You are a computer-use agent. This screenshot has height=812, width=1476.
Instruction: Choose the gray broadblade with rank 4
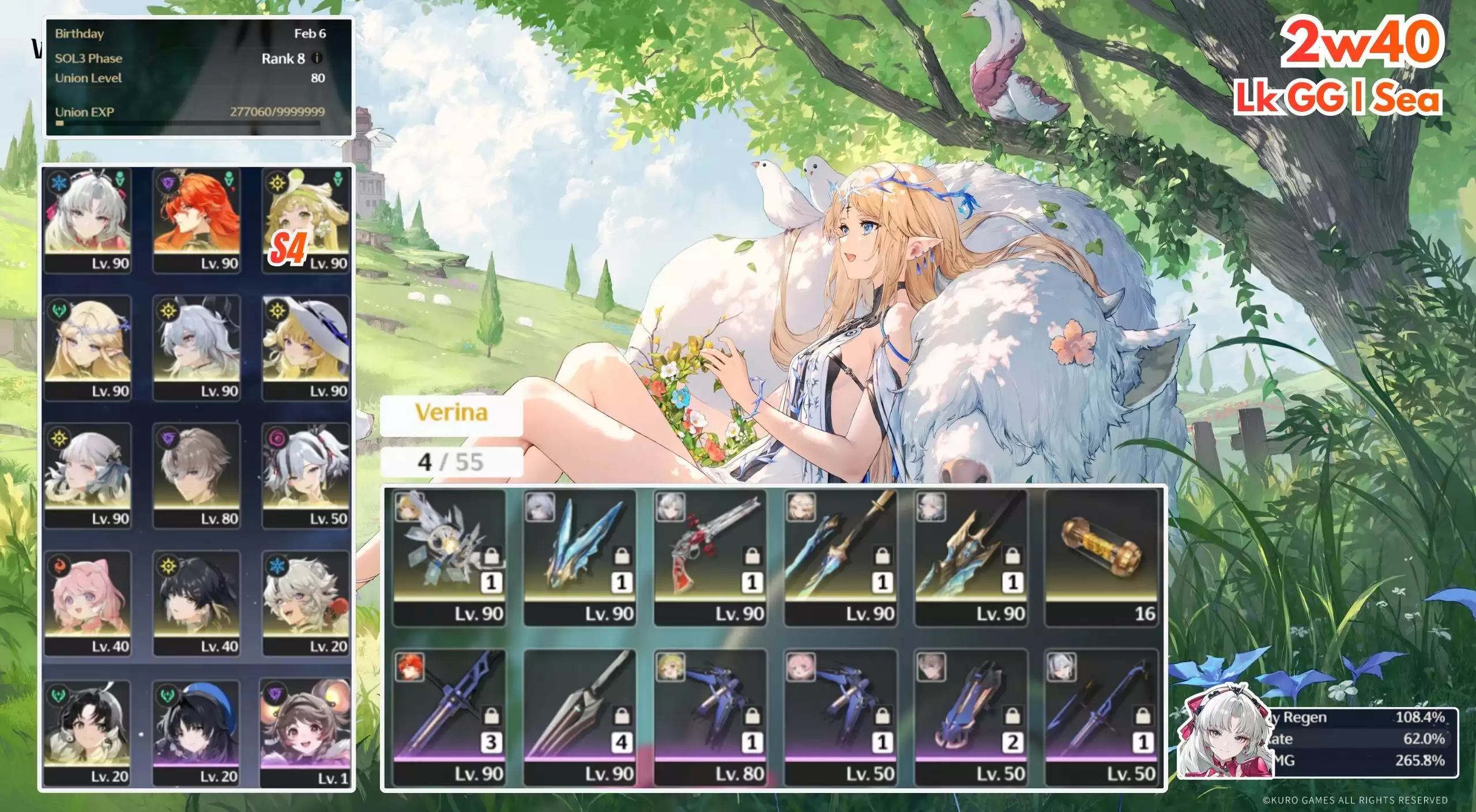[579, 717]
